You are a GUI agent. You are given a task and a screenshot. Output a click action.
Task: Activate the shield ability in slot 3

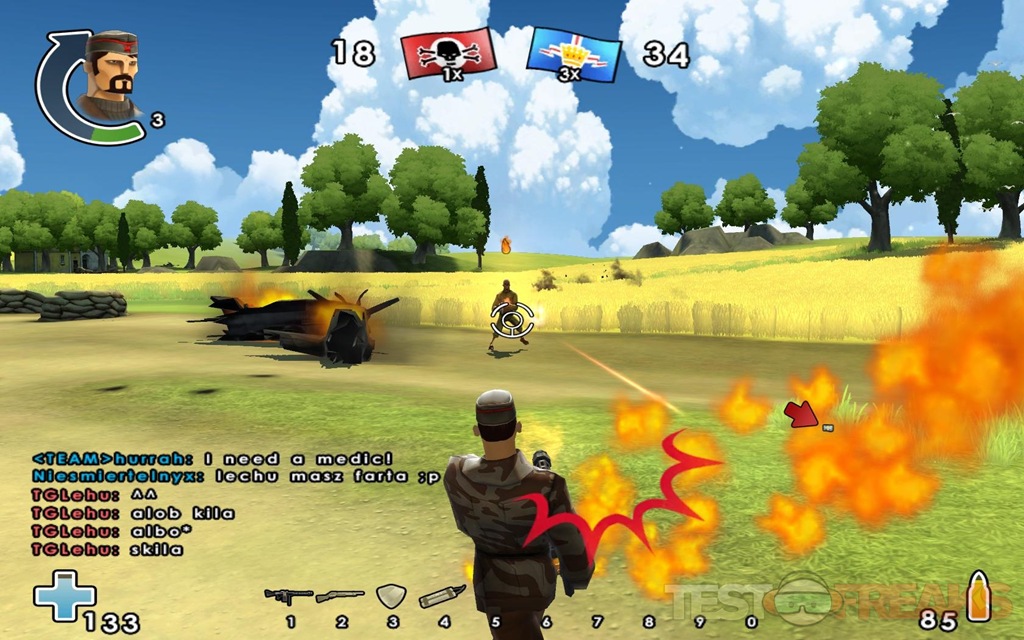(390, 597)
